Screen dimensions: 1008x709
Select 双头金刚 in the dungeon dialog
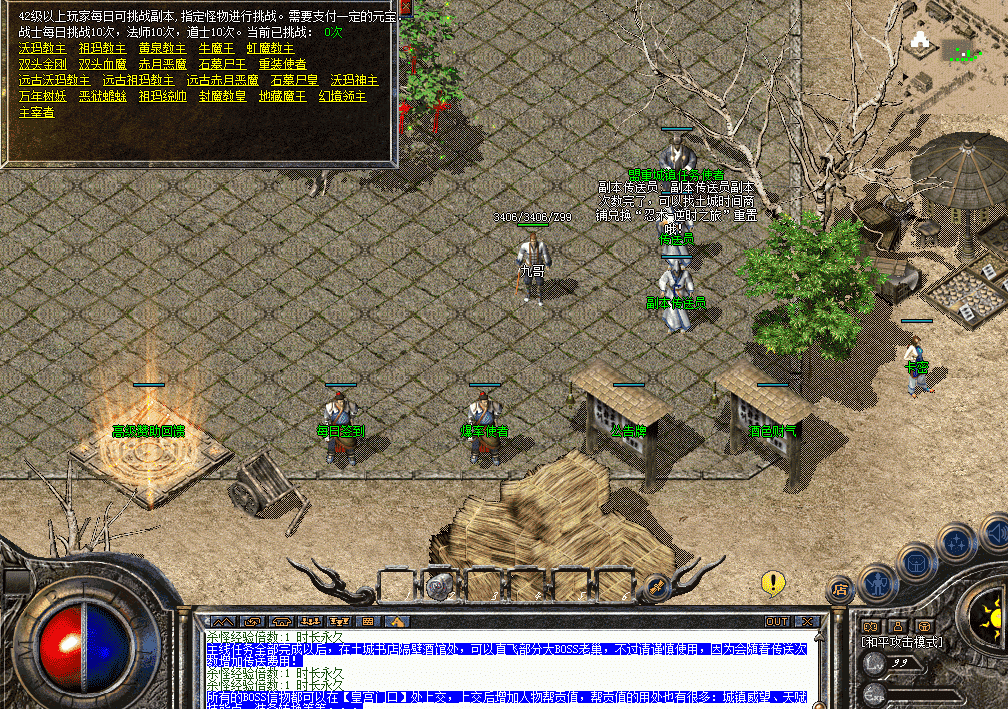click(42, 64)
